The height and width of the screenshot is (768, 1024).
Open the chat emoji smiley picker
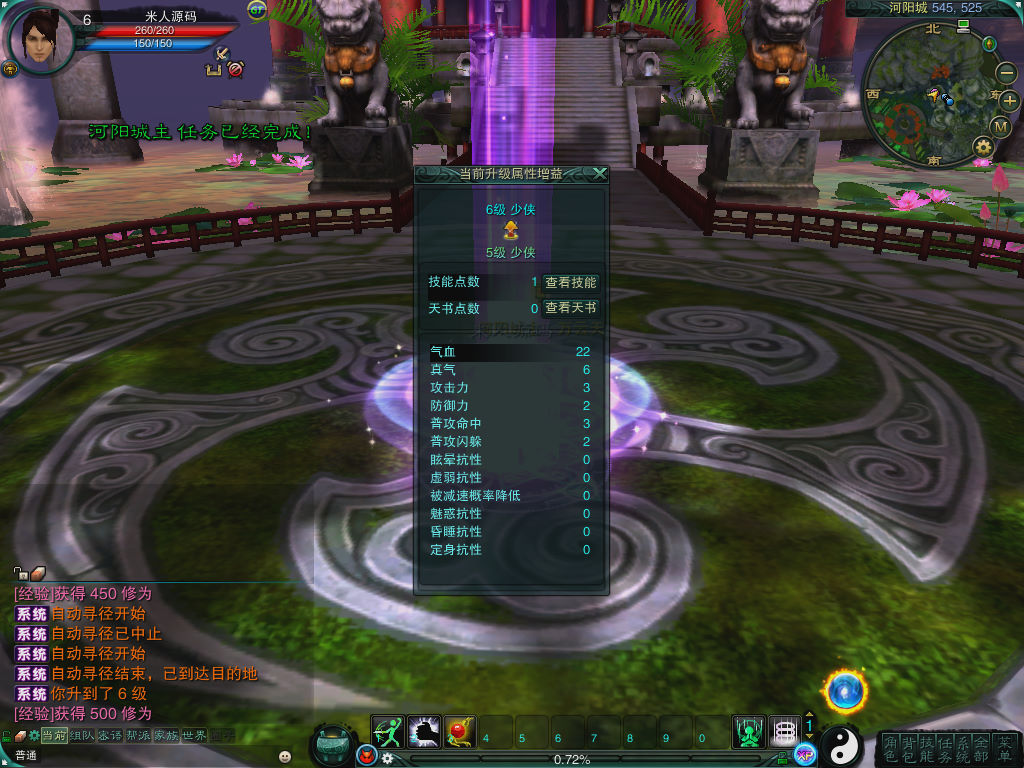click(x=285, y=756)
